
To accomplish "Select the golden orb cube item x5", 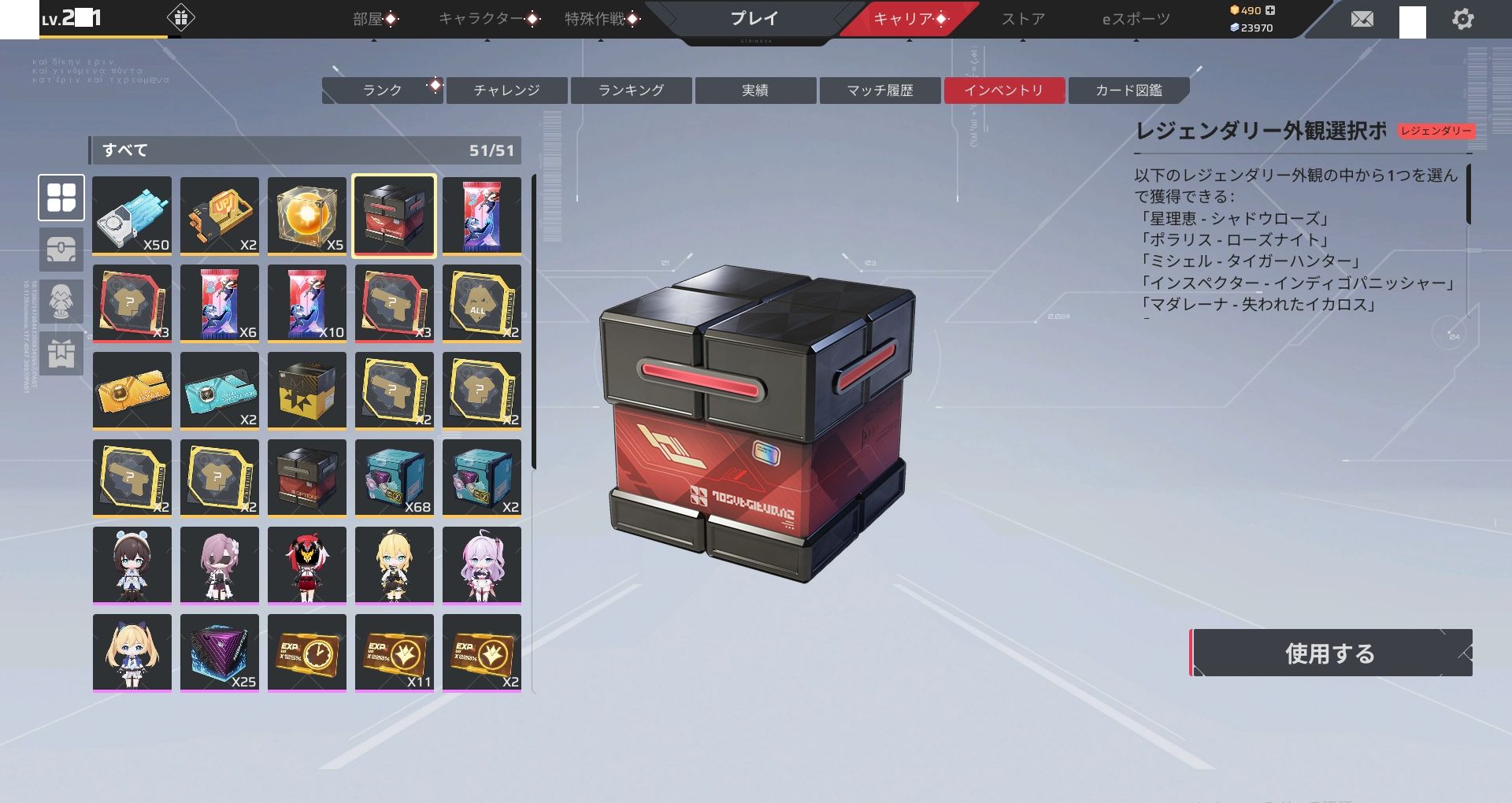I will (x=307, y=216).
